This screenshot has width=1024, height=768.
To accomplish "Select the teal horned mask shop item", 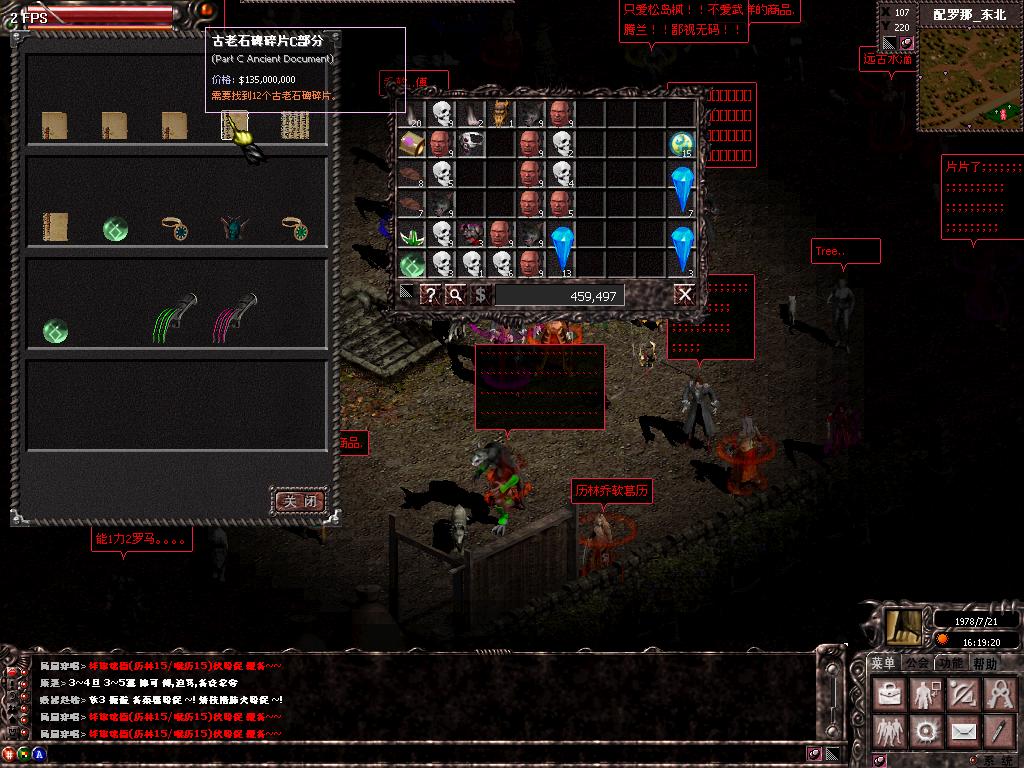I will pyautogui.click(x=234, y=229).
